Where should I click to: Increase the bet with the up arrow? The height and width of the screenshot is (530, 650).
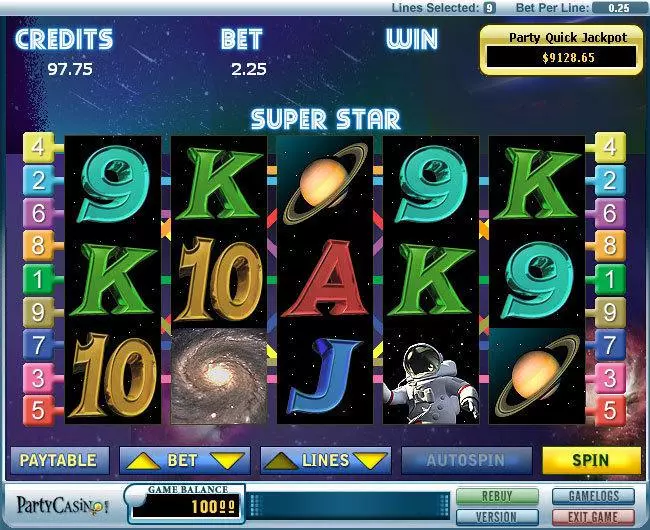(x=140, y=460)
